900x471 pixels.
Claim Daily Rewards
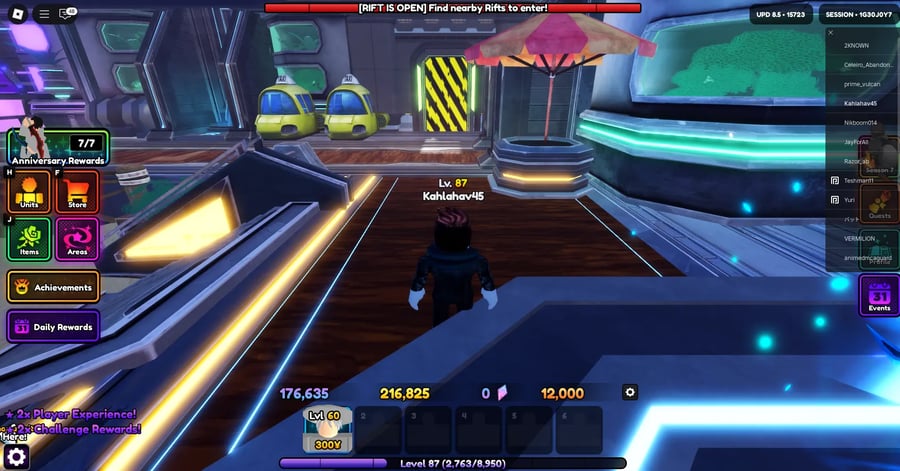(x=54, y=327)
